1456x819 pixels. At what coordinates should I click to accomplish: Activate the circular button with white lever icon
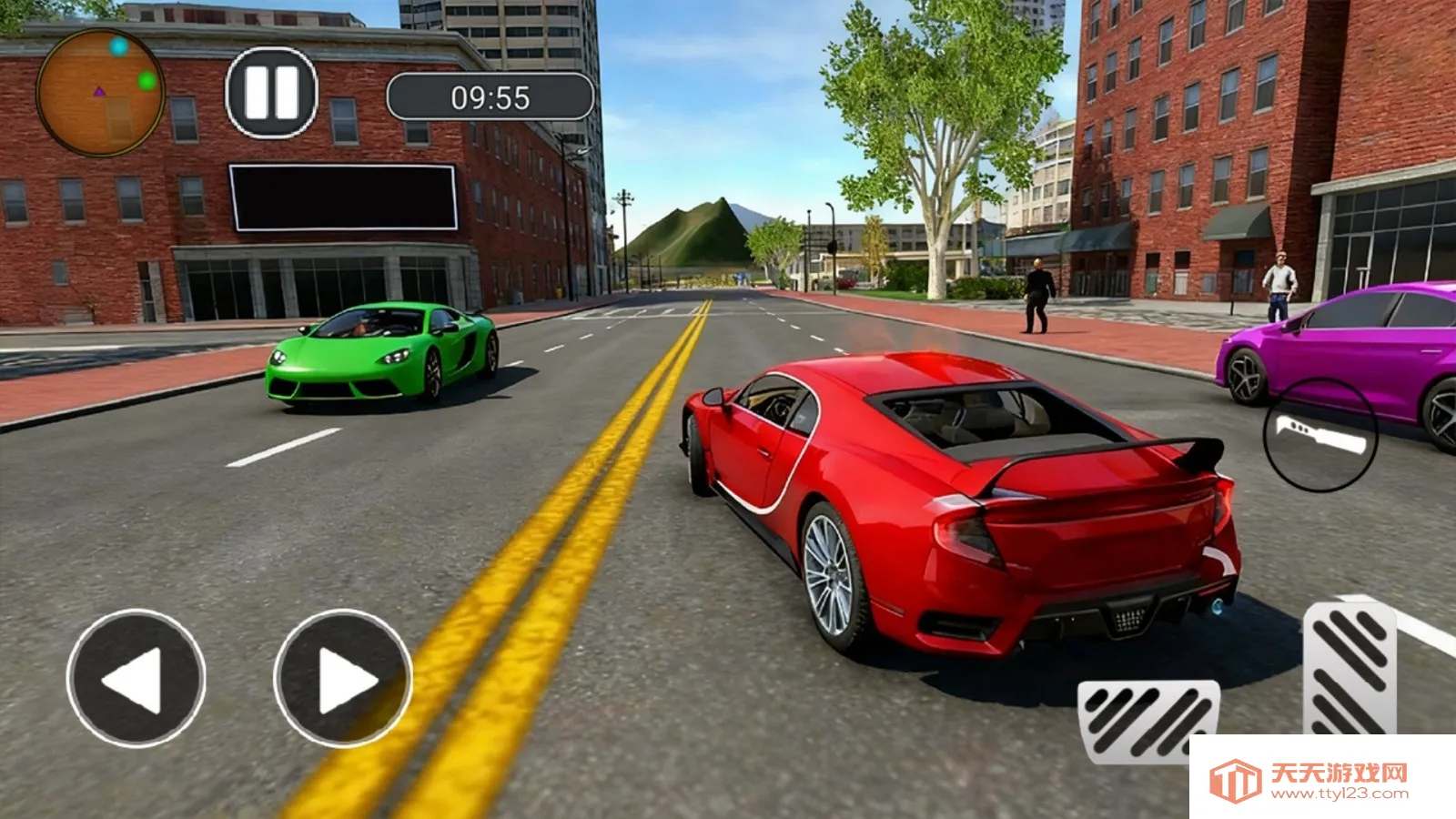click(1320, 435)
